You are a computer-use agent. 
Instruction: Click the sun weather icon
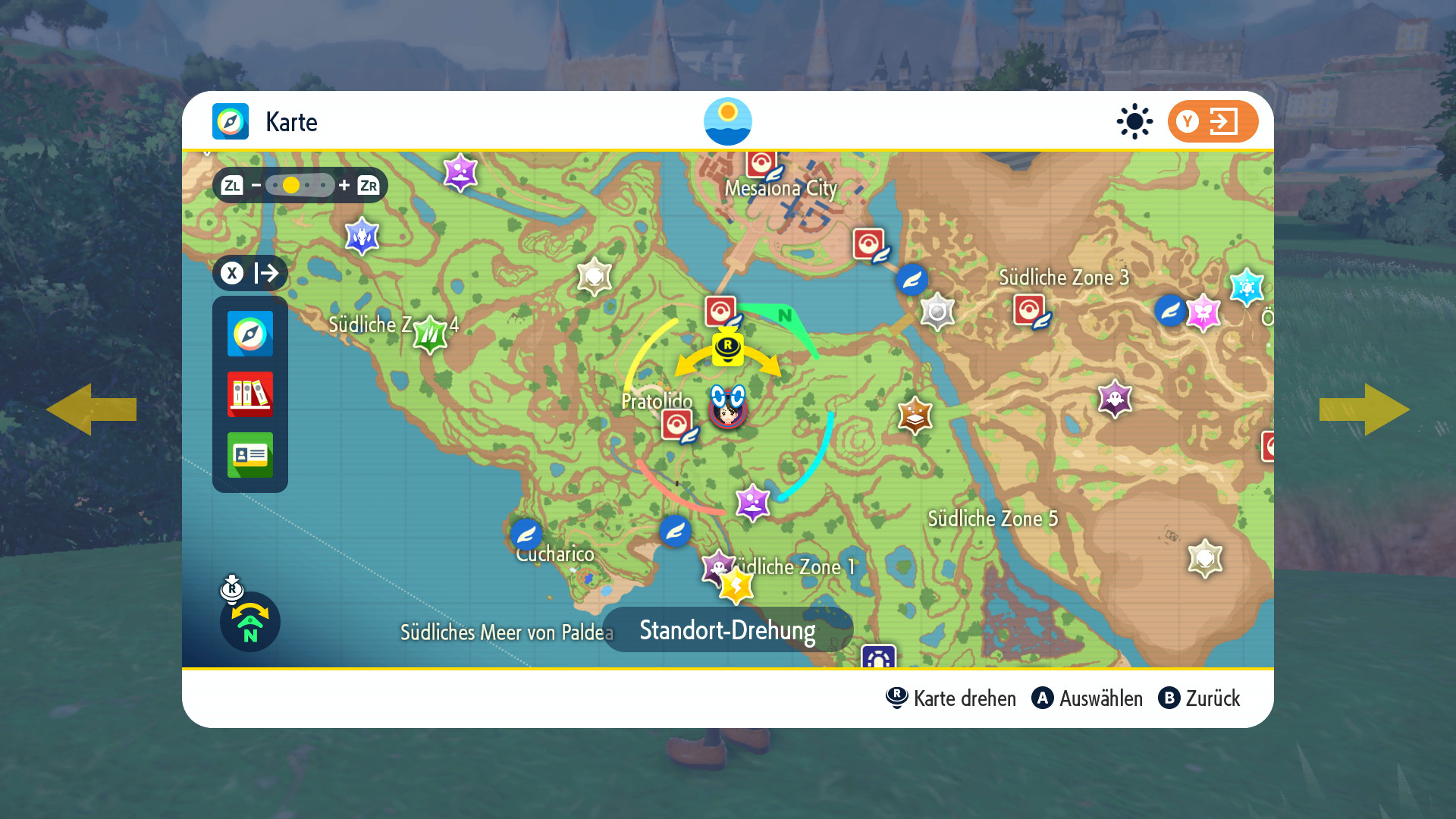(1134, 121)
